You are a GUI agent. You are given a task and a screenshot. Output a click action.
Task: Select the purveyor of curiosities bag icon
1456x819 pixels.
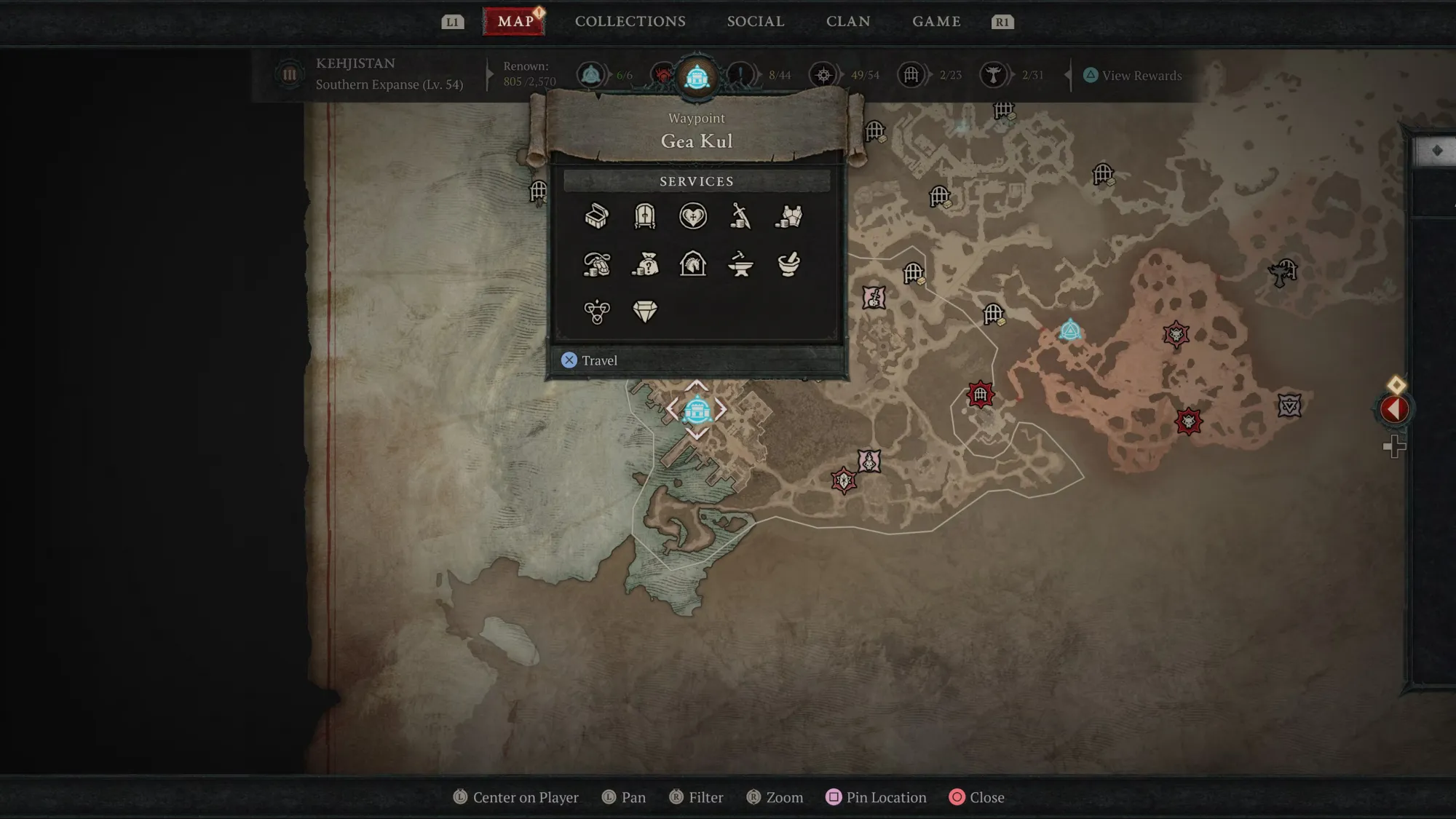(x=645, y=264)
